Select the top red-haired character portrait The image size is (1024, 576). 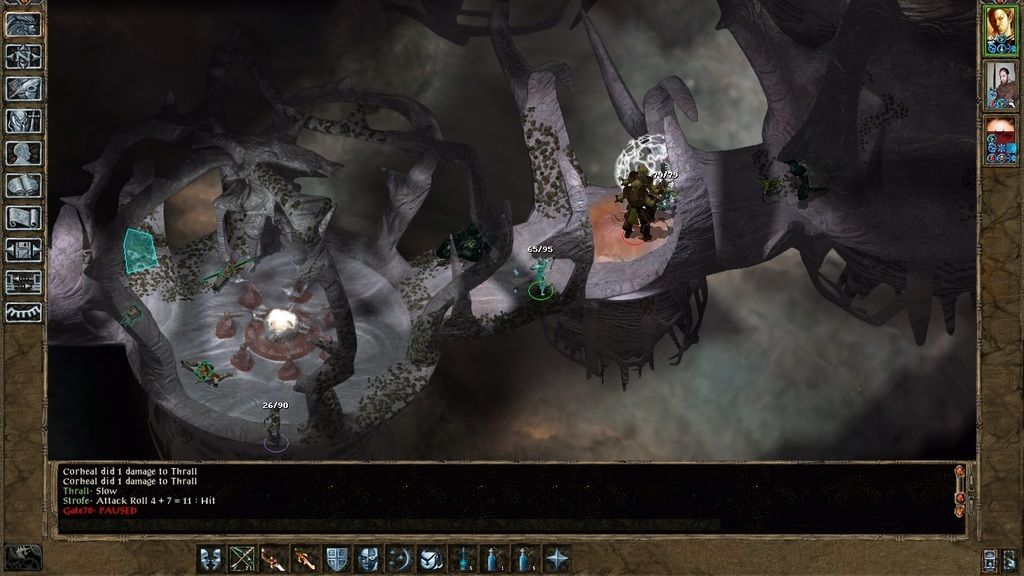(1000, 30)
